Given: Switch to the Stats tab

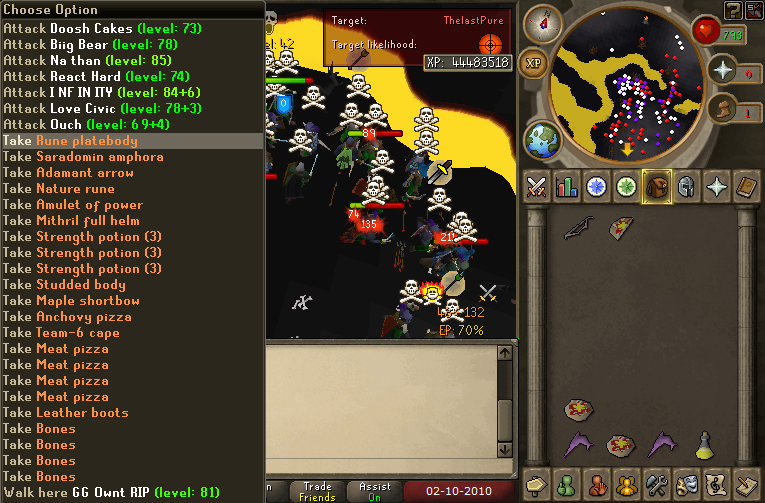Looking at the screenshot, I should (x=567, y=186).
